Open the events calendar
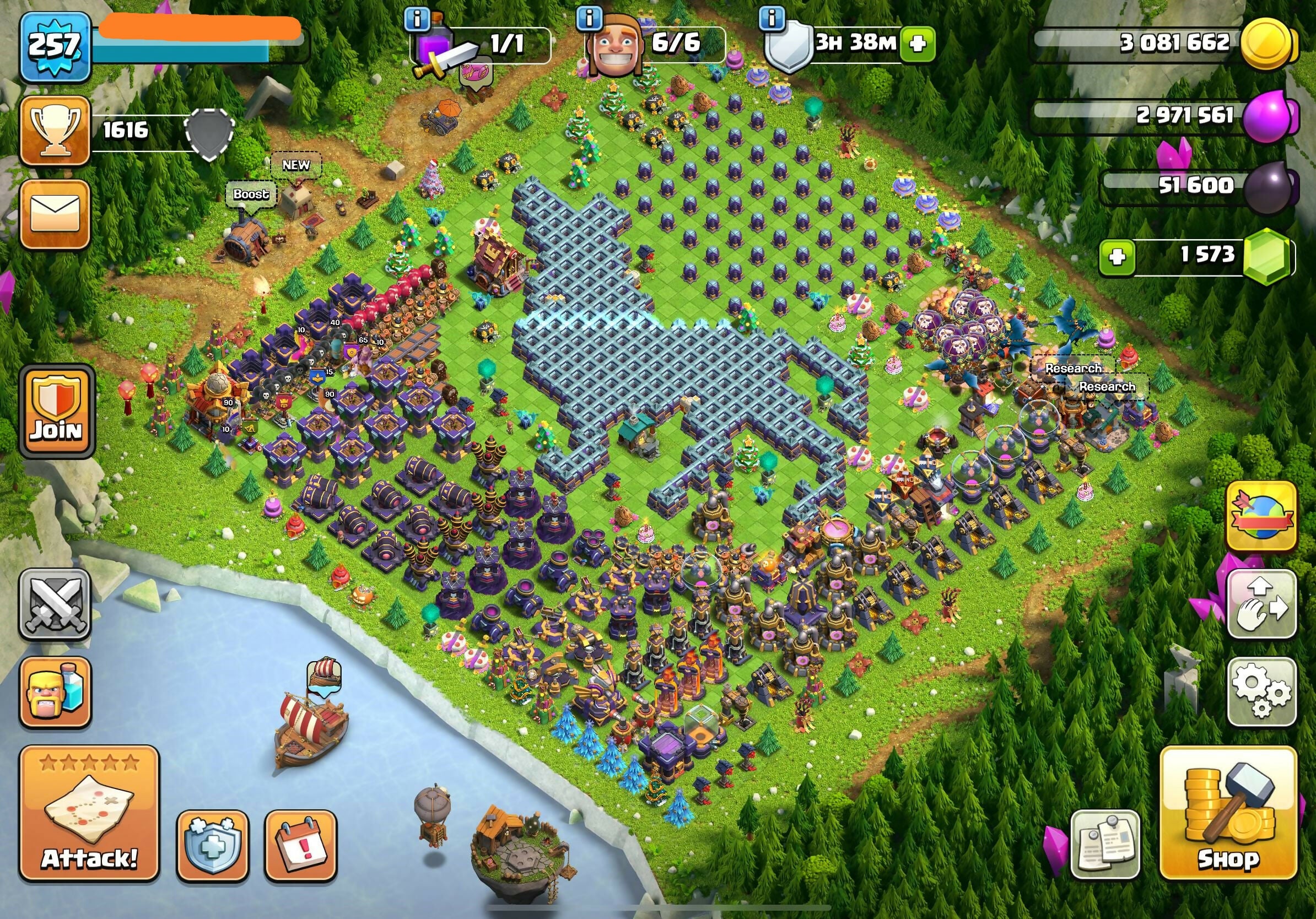This screenshot has height=919, width=1316. click(301, 846)
